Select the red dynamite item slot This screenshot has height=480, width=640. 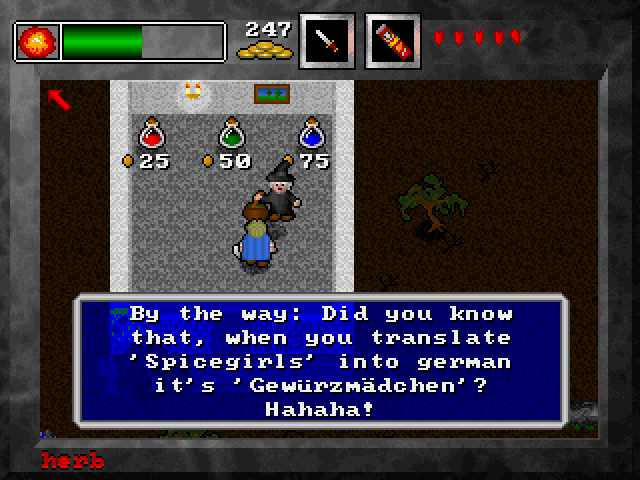pos(393,41)
